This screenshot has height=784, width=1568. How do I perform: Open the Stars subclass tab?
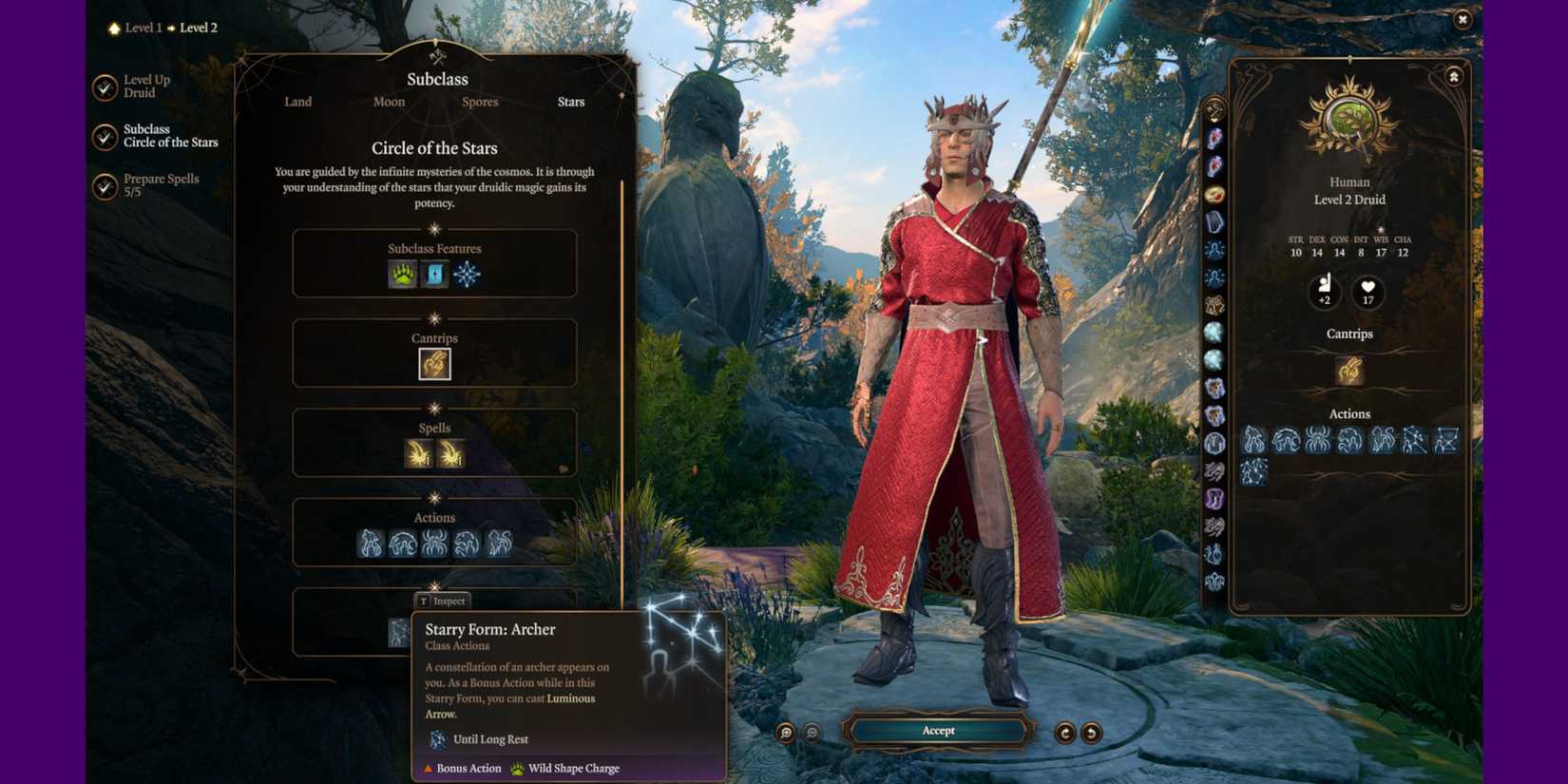point(570,102)
